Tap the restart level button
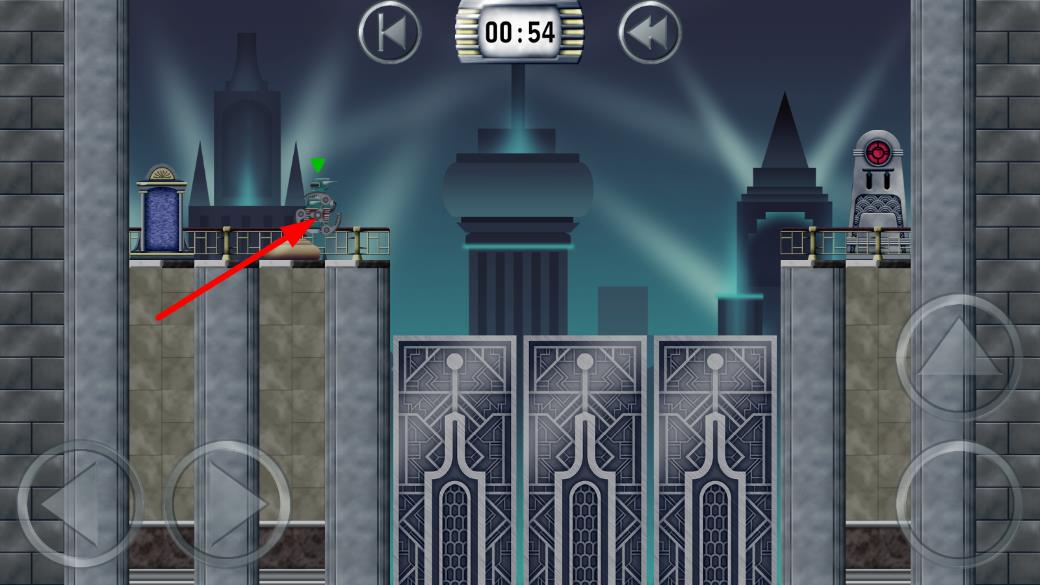This screenshot has width=1040, height=585. tap(390, 32)
